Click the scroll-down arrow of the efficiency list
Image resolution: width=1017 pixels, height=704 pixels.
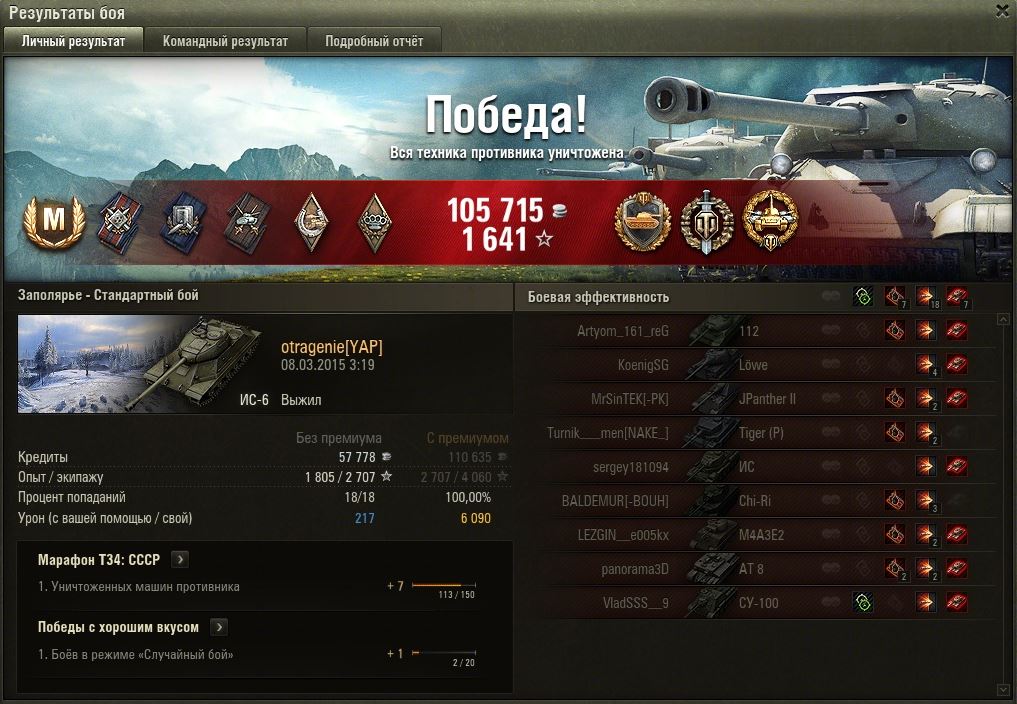tap(1004, 689)
